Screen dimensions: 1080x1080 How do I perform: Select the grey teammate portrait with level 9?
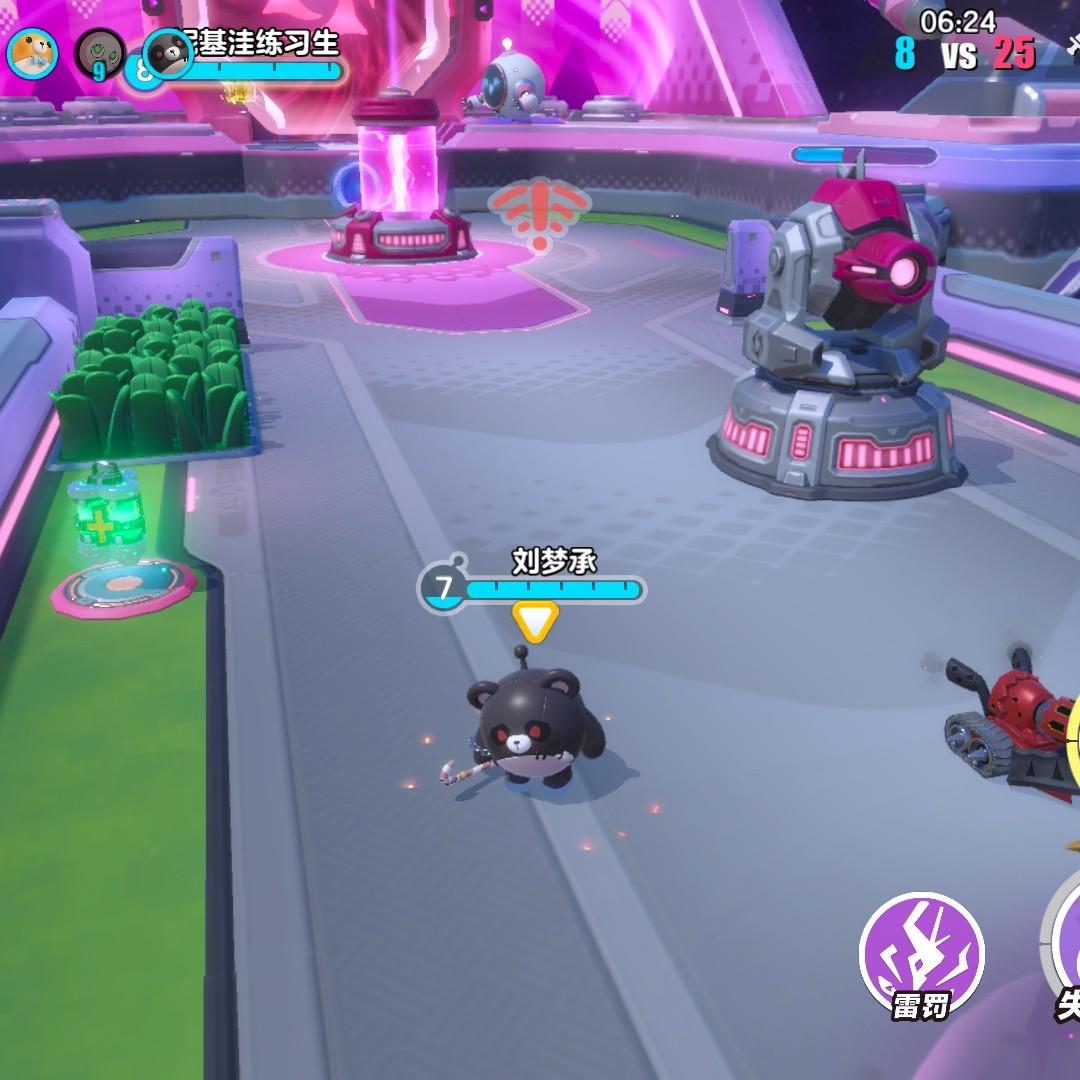[x=100, y=54]
